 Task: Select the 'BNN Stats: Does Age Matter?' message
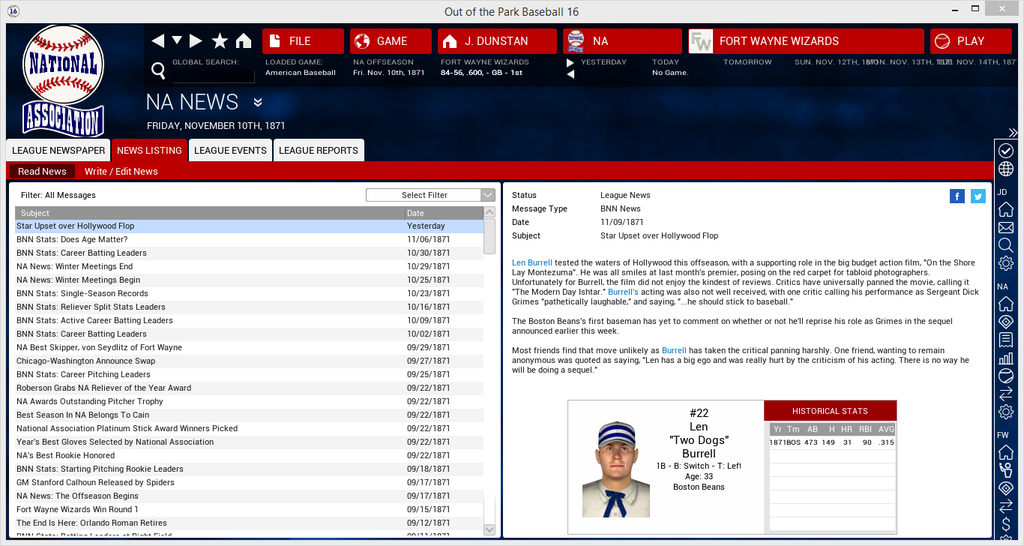coord(72,240)
